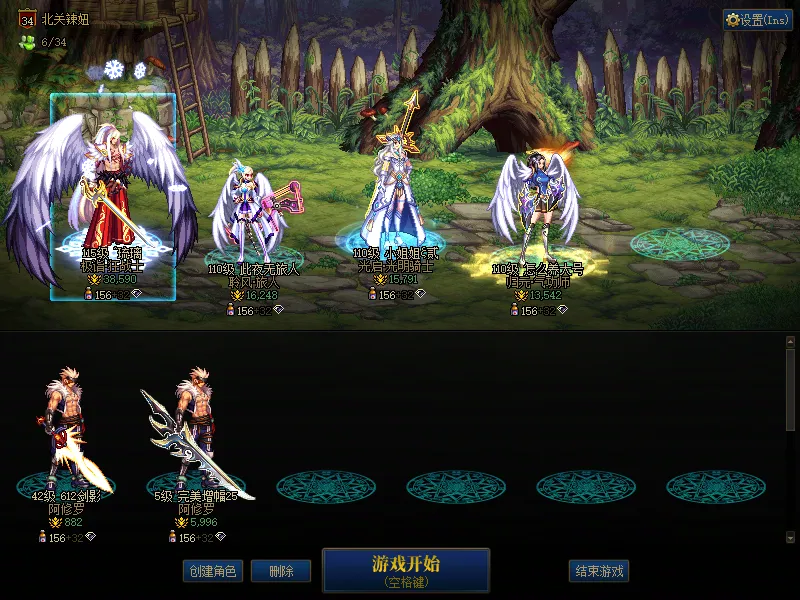Image resolution: width=800 pixels, height=600 pixels.
Task: Delete the character using 删除
Action: coord(280,571)
